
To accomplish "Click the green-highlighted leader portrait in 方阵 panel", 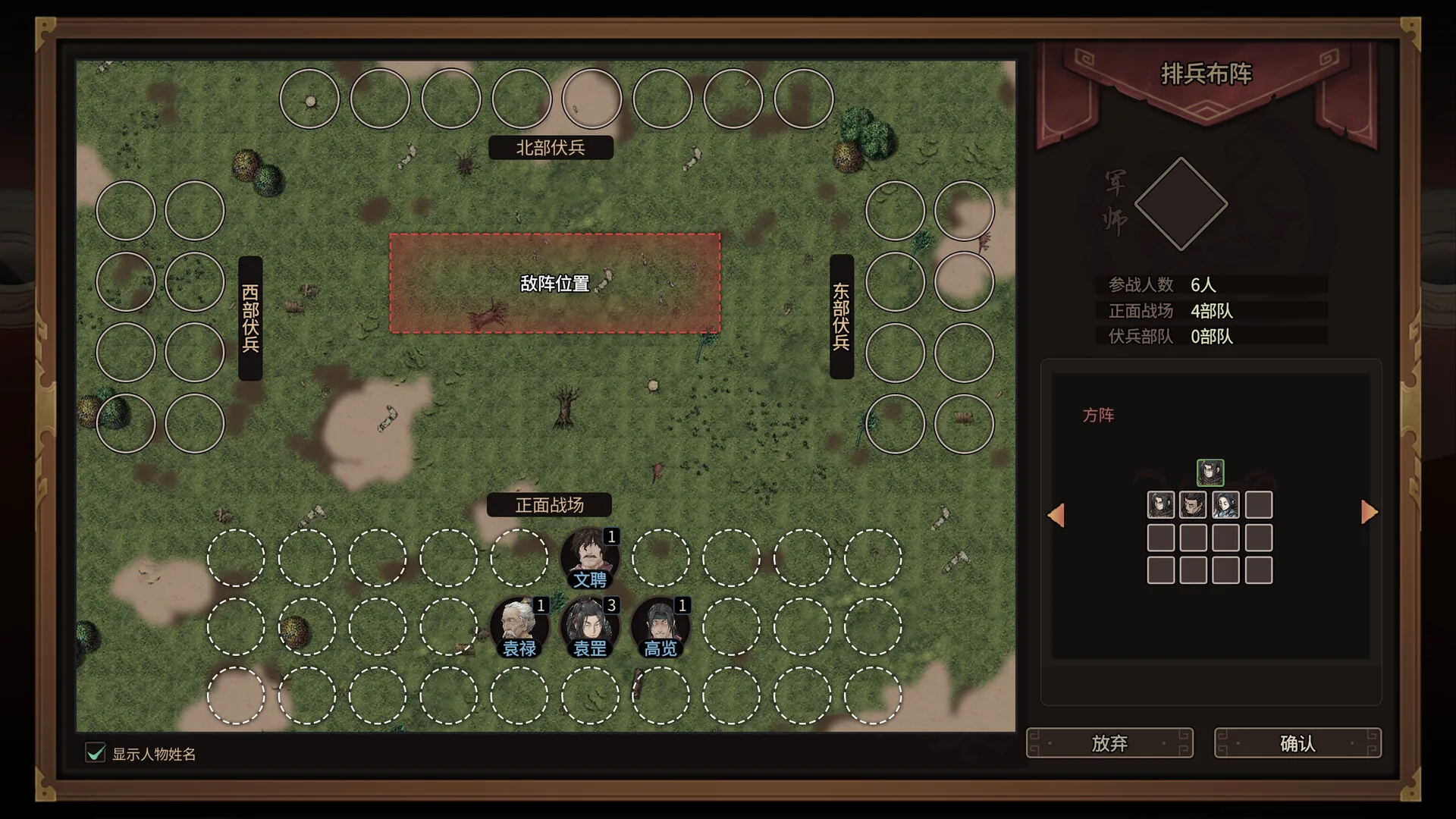I will point(1210,472).
